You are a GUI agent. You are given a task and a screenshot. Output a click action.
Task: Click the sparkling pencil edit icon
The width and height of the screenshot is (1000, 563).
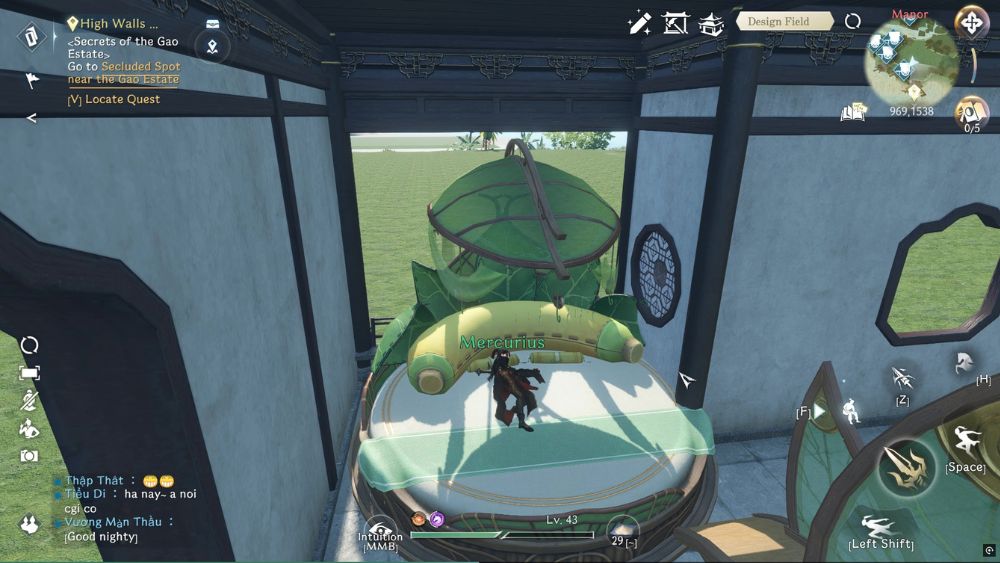(x=639, y=23)
